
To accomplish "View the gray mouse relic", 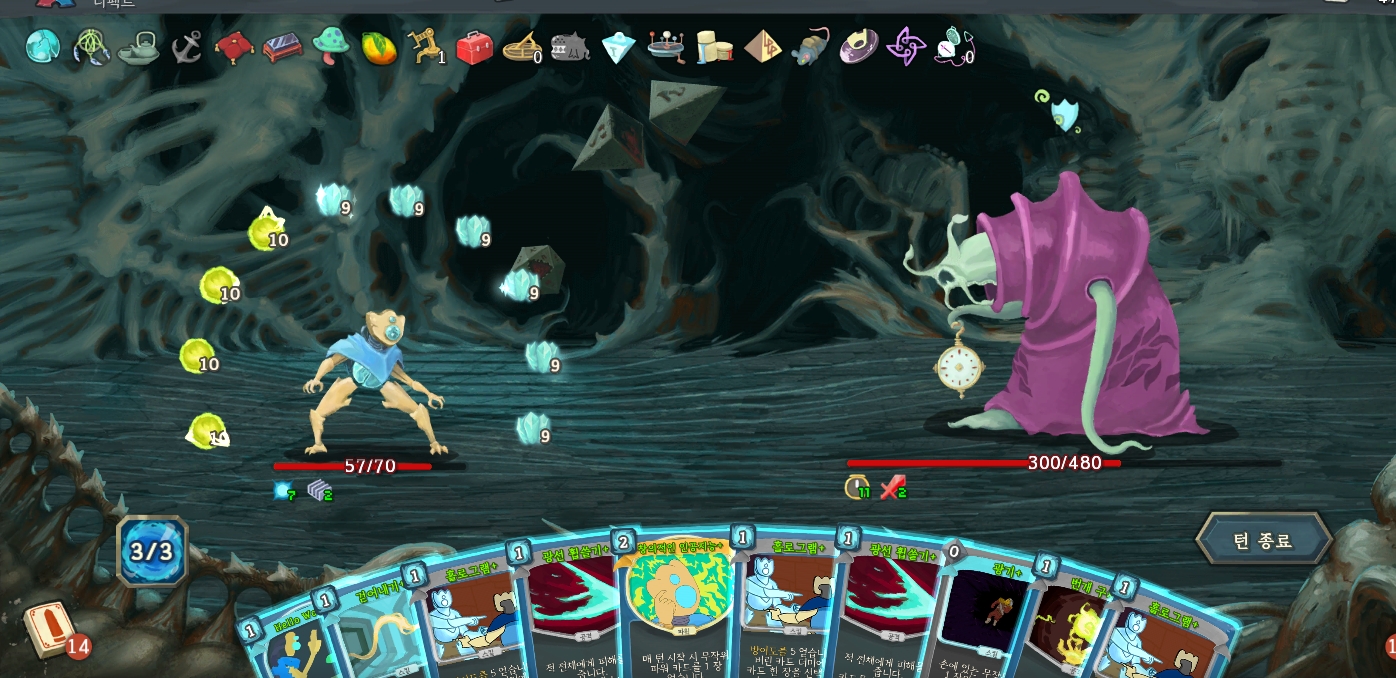I will click(x=810, y=47).
